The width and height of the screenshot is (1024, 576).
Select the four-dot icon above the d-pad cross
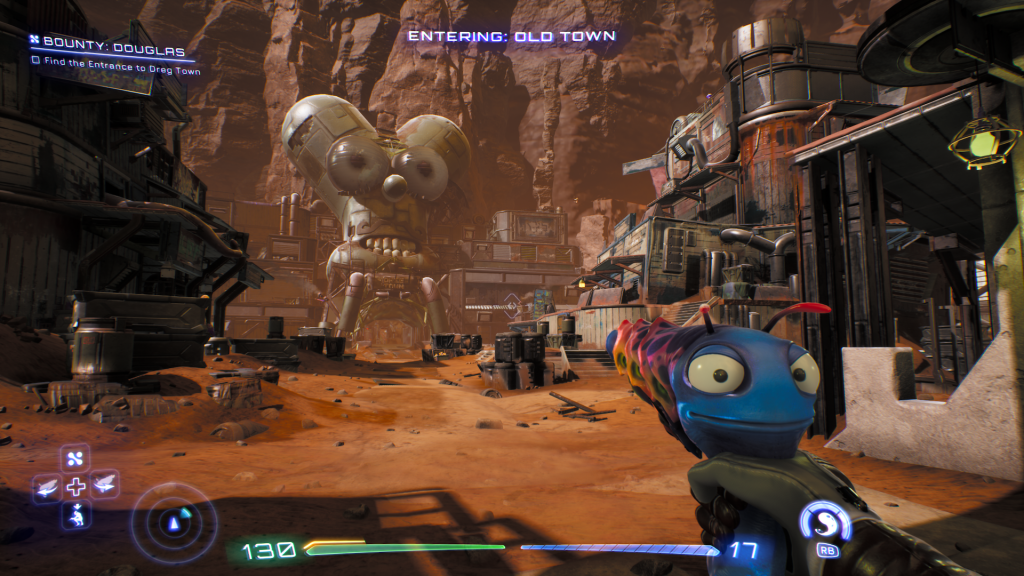[77, 459]
